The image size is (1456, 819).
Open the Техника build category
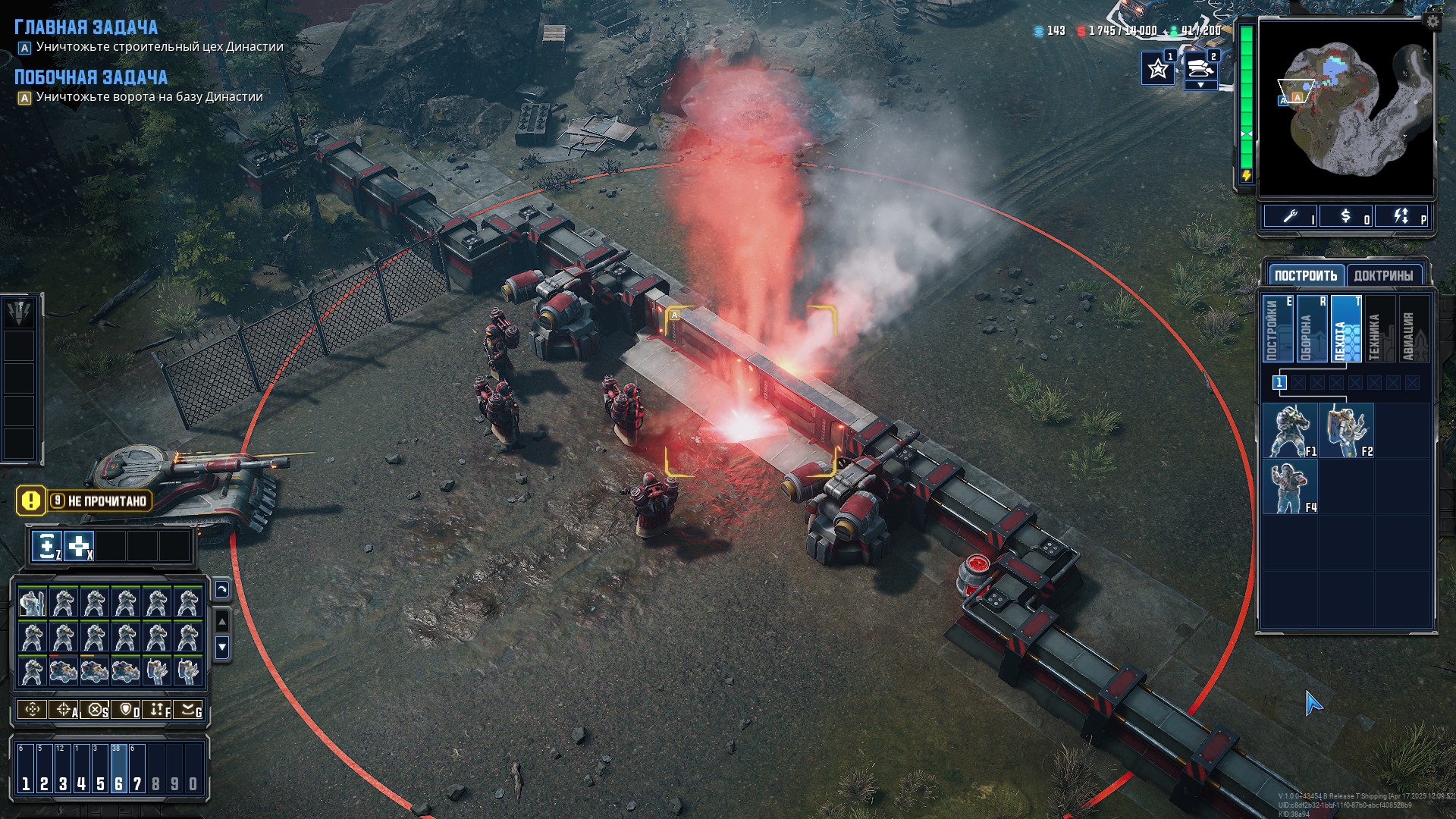[1380, 328]
